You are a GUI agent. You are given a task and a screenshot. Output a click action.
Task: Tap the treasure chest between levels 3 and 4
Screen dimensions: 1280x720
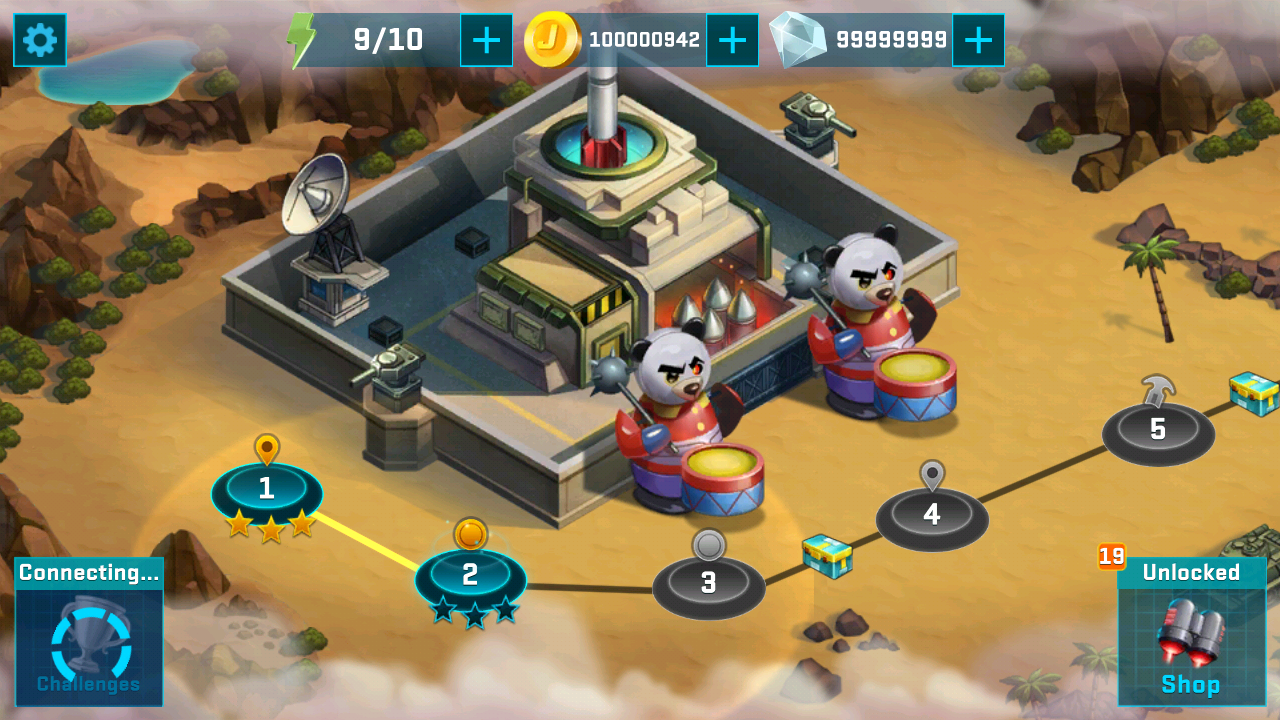click(827, 555)
